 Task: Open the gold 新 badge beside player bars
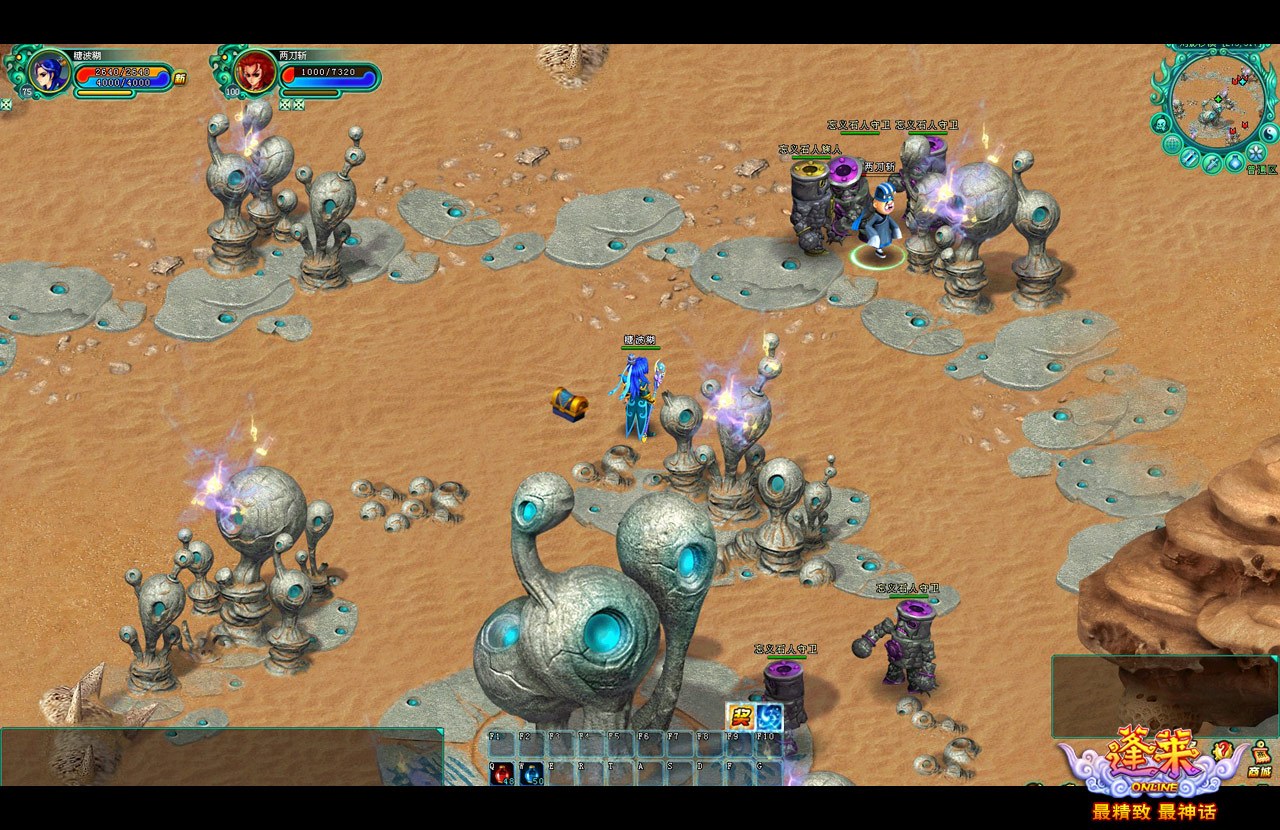(180, 78)
